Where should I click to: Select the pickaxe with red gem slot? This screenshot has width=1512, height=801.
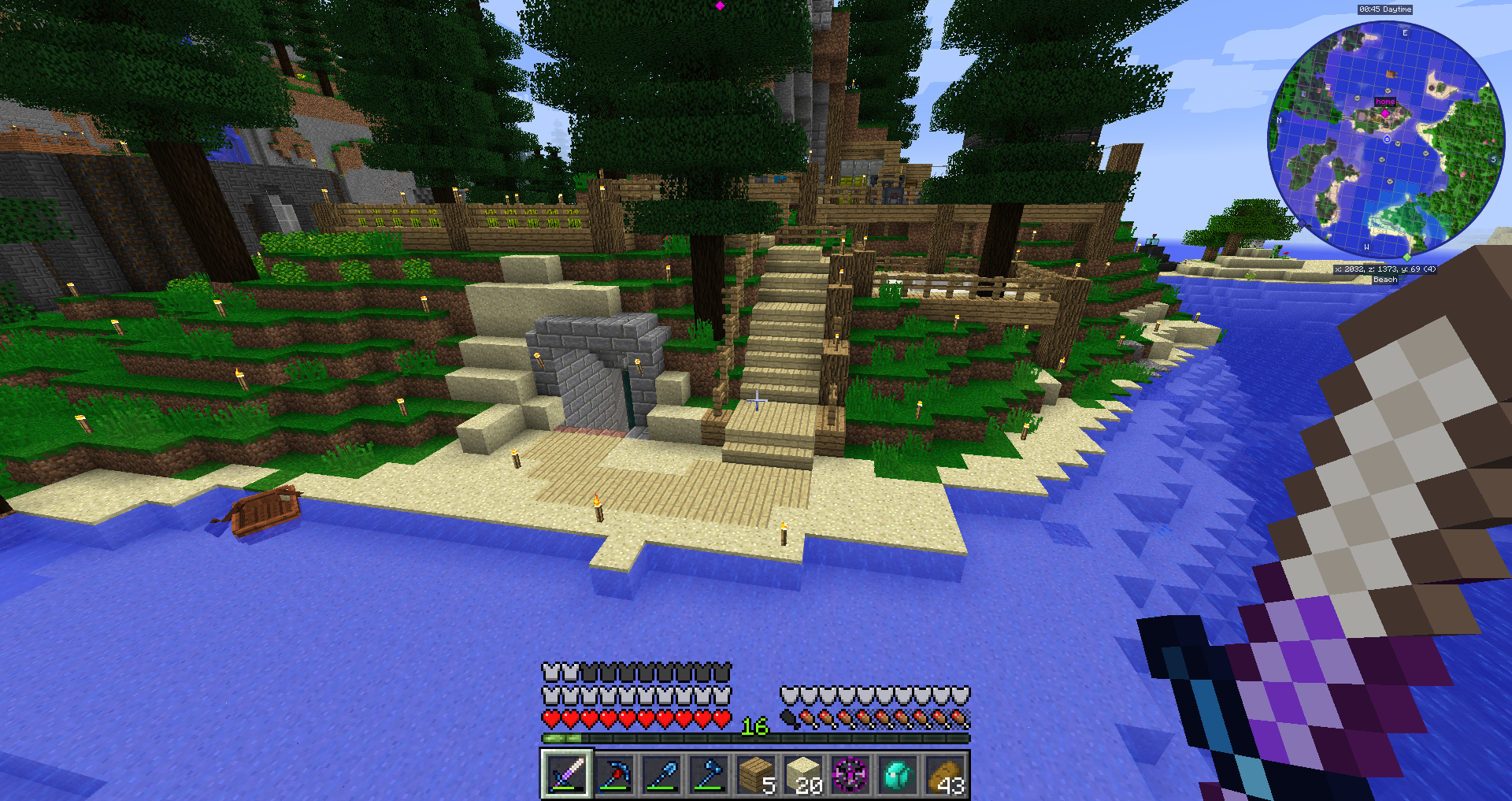(613, 774)
